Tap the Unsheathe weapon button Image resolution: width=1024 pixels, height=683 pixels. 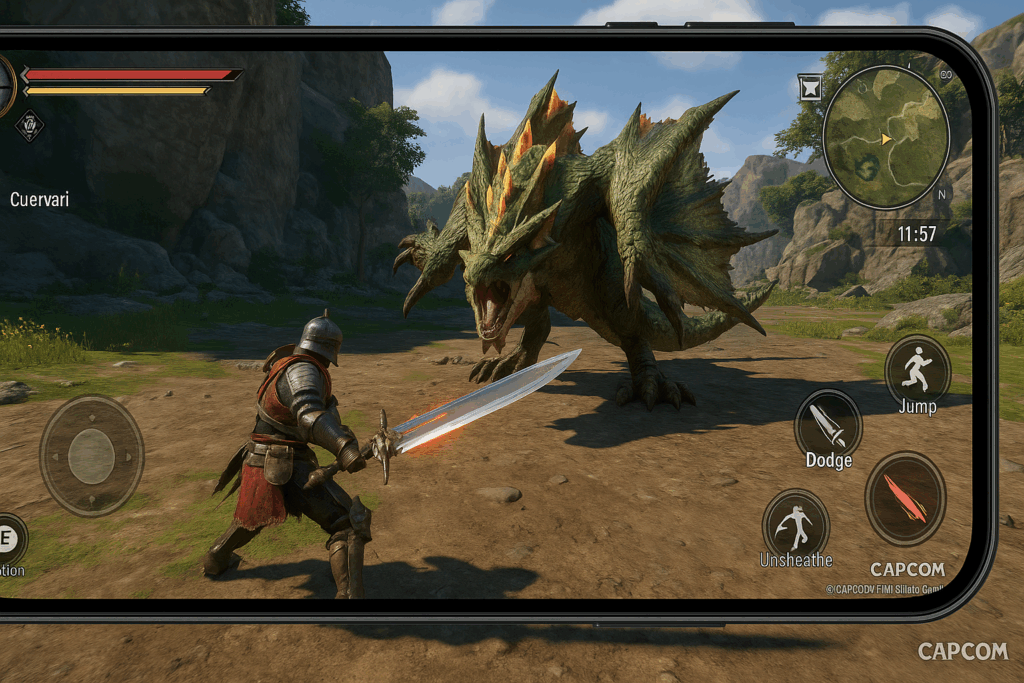coord(796,523)
